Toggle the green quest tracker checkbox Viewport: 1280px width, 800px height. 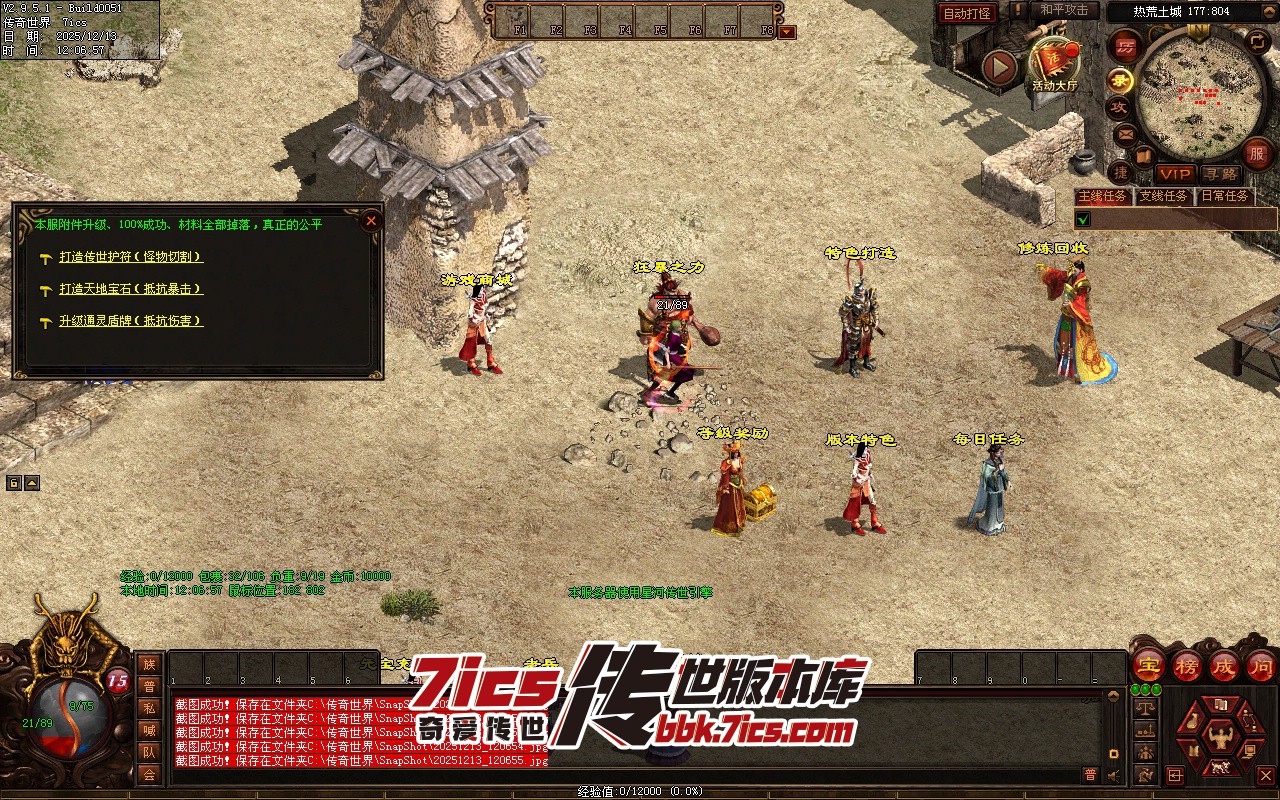click(x=1083, y=219)
